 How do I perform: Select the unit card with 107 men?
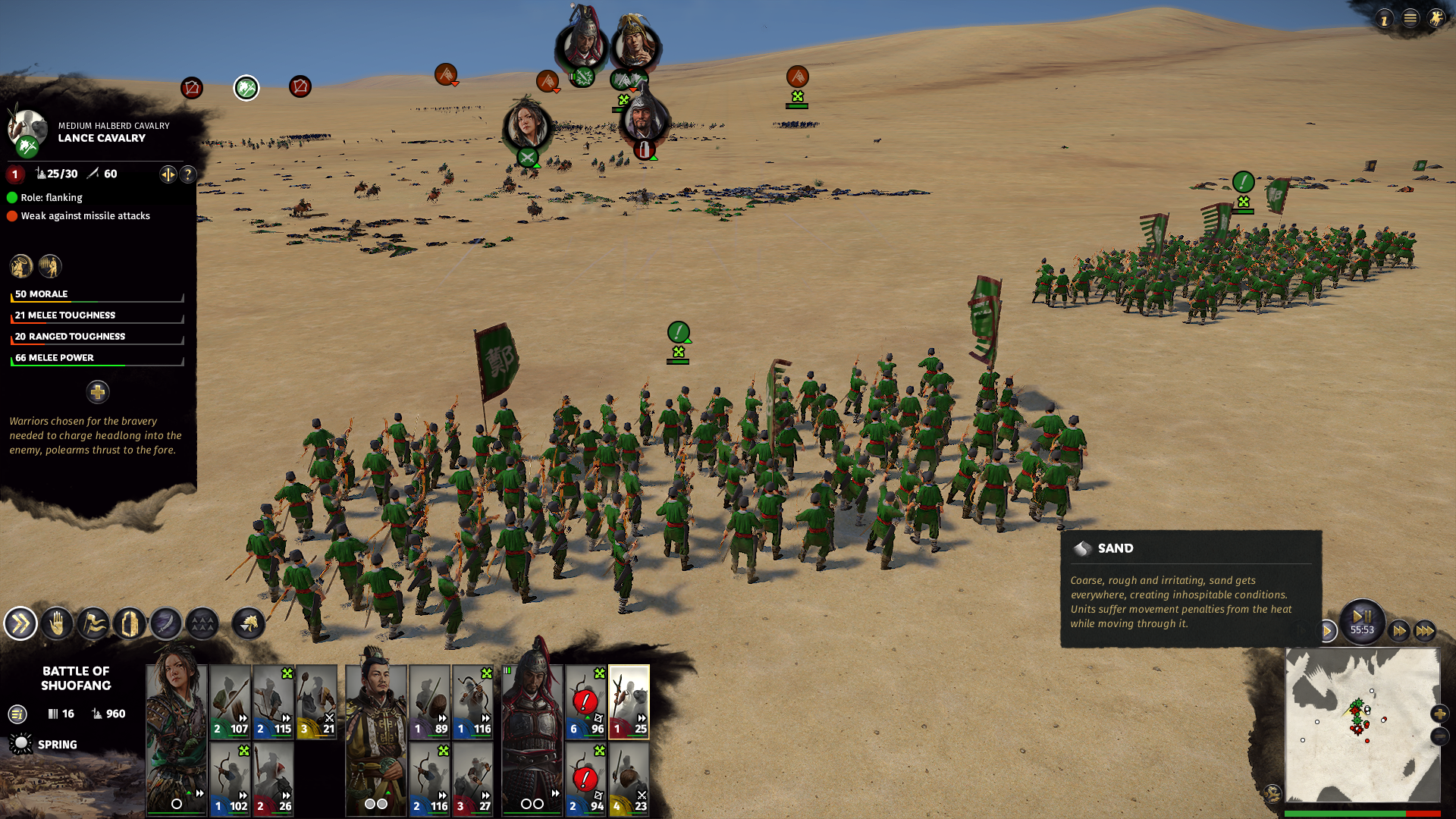(x=230, y=701)
